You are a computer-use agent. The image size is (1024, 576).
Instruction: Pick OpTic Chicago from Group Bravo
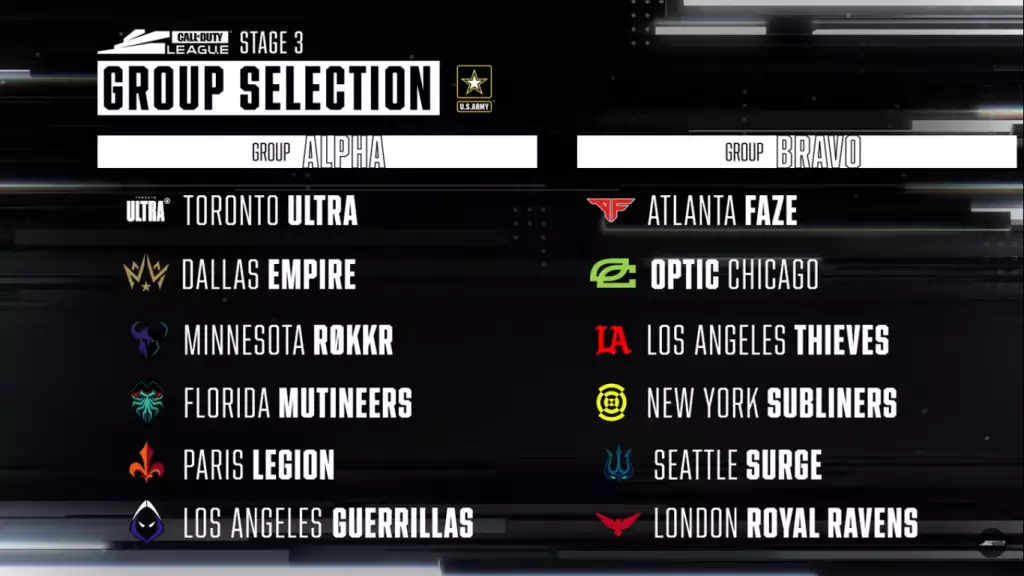734,275
